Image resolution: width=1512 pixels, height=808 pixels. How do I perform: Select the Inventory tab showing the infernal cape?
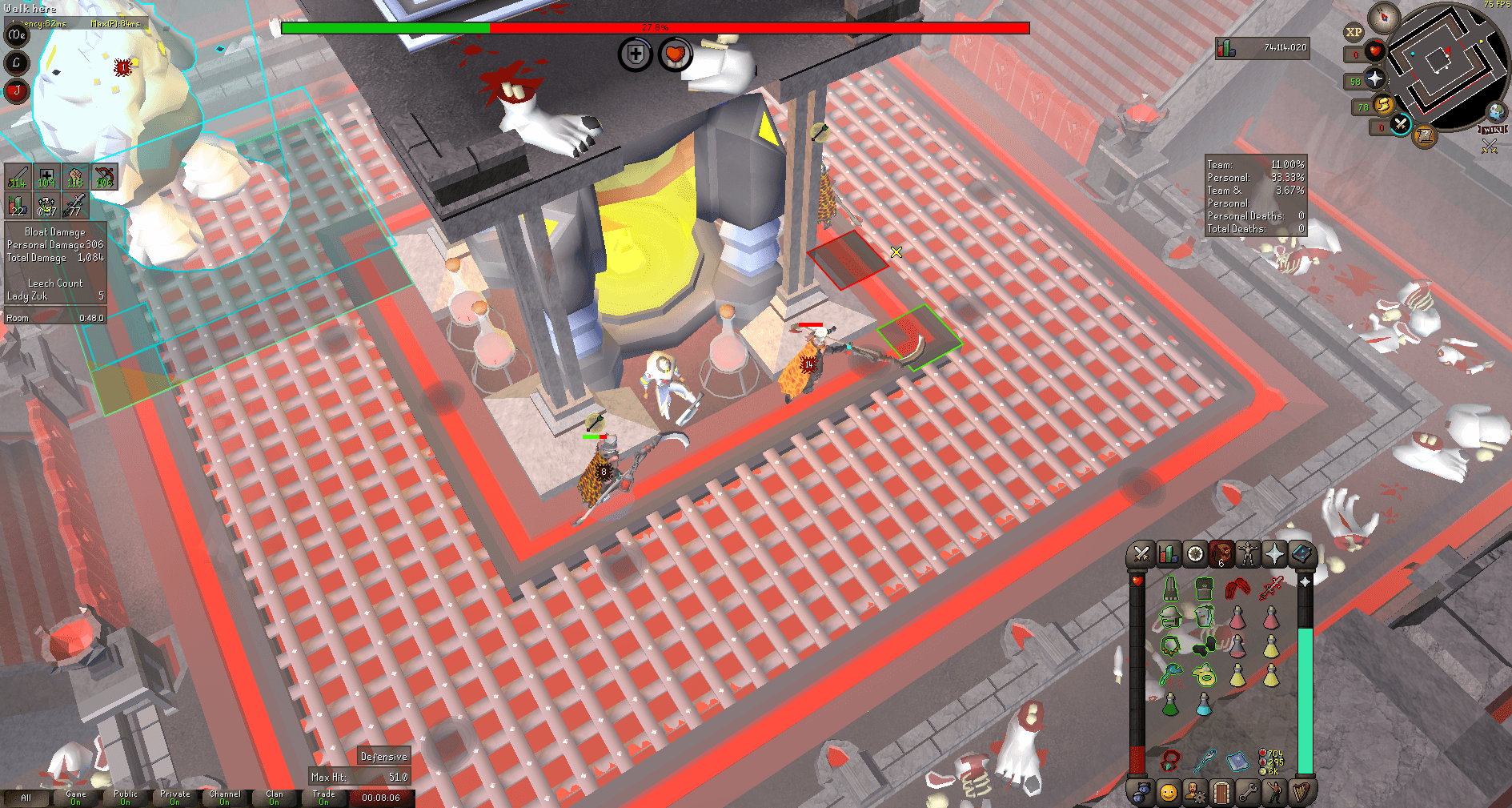(1221, 554)
